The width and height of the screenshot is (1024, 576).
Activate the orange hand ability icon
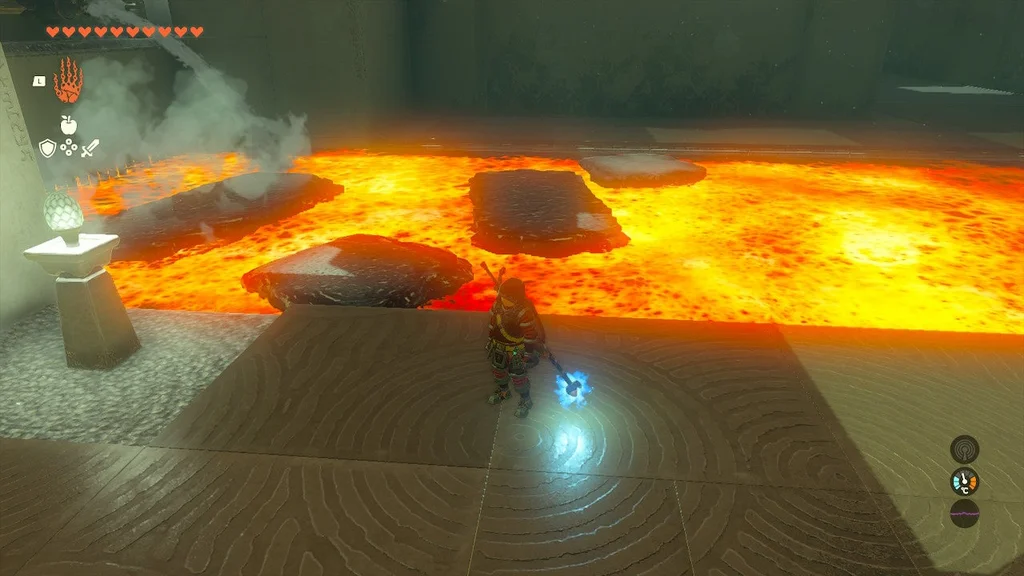coord(67,81)
